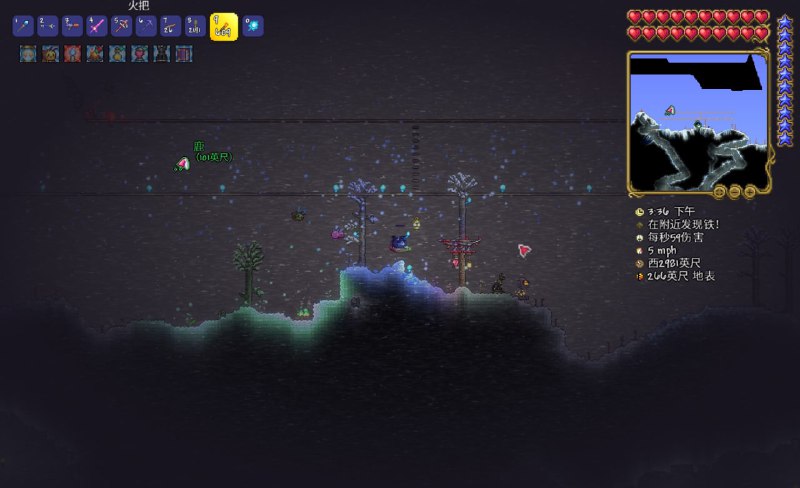The width and height of the screenshot is (800, 488).
Task: Select the slot 7 stack of 26
Action: click(x=171, y=26)
